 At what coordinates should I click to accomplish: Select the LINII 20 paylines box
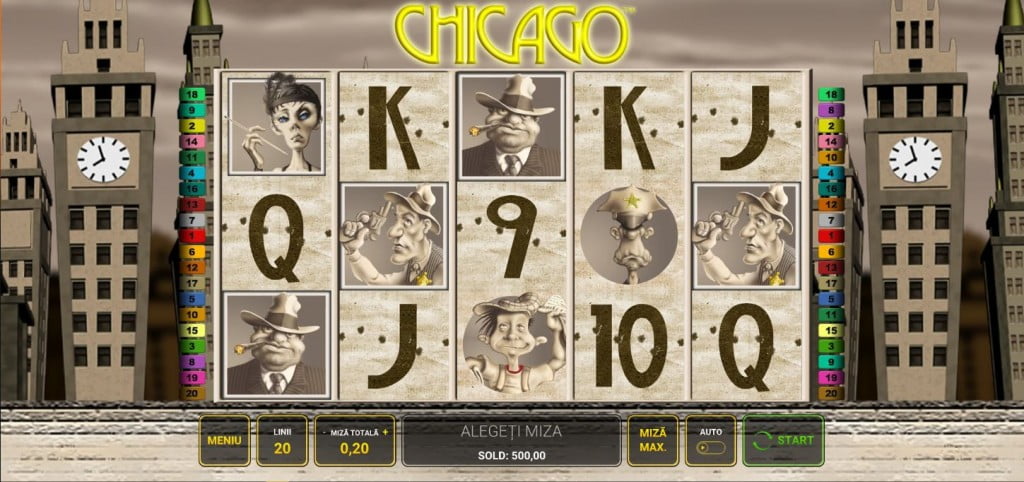tap(282, 440)
